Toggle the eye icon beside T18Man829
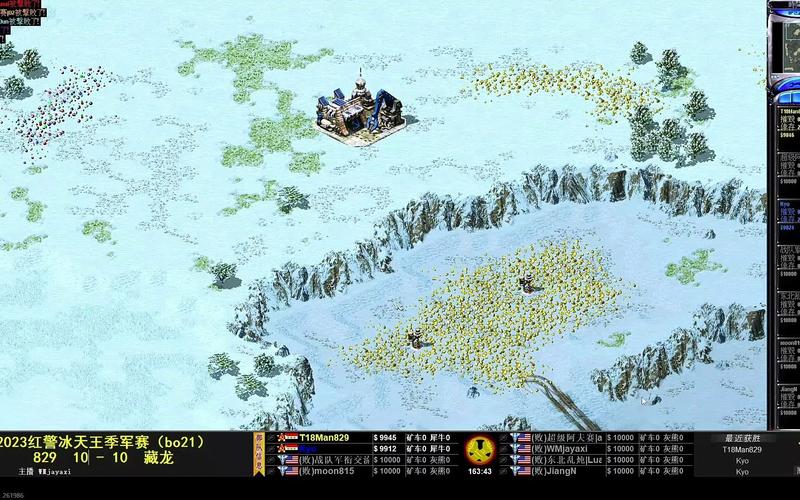 coord(272,437)
